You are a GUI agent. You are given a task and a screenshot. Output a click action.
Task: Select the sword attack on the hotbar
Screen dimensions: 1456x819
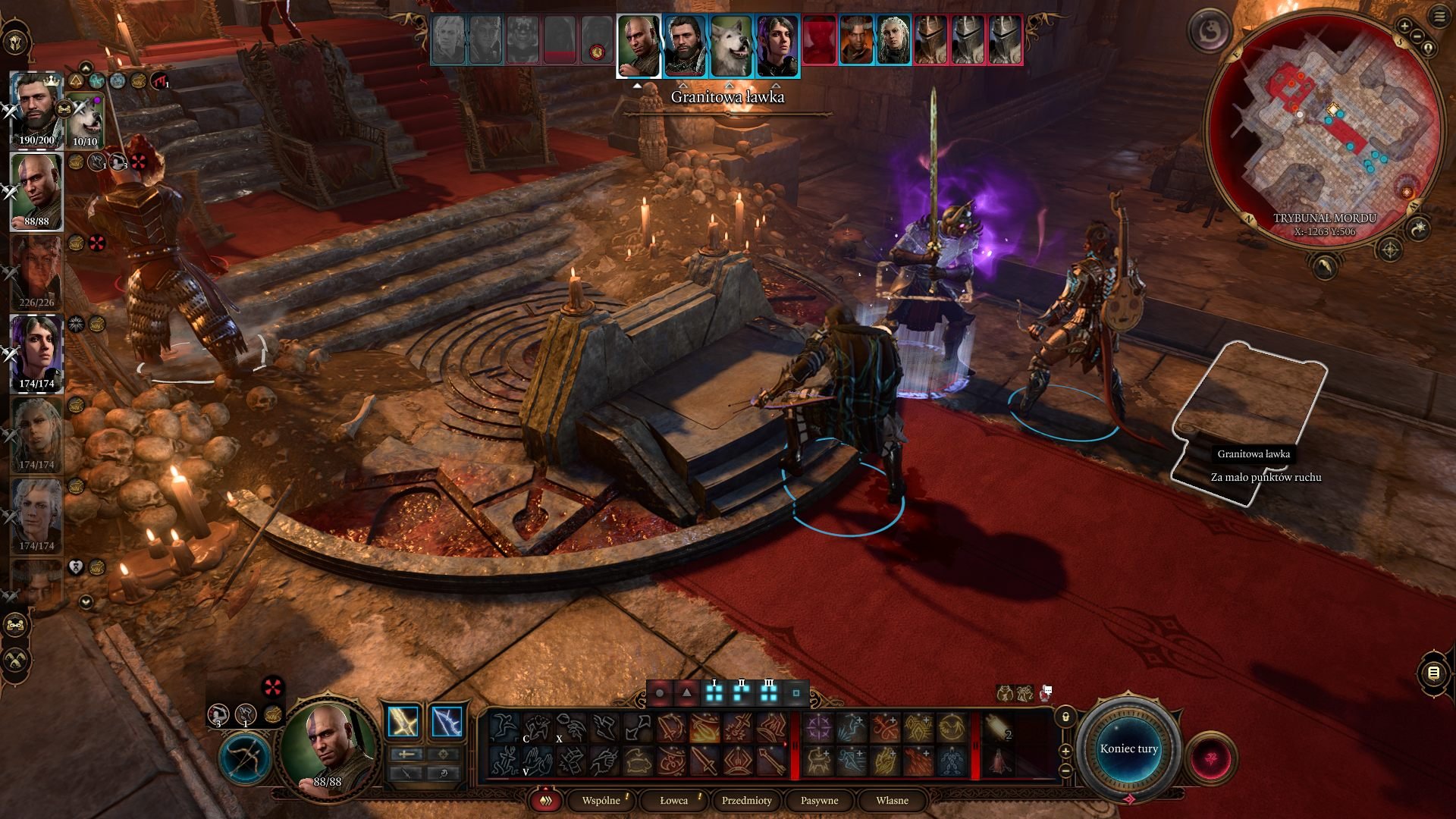pyautogui.click(x=704, y=761)
